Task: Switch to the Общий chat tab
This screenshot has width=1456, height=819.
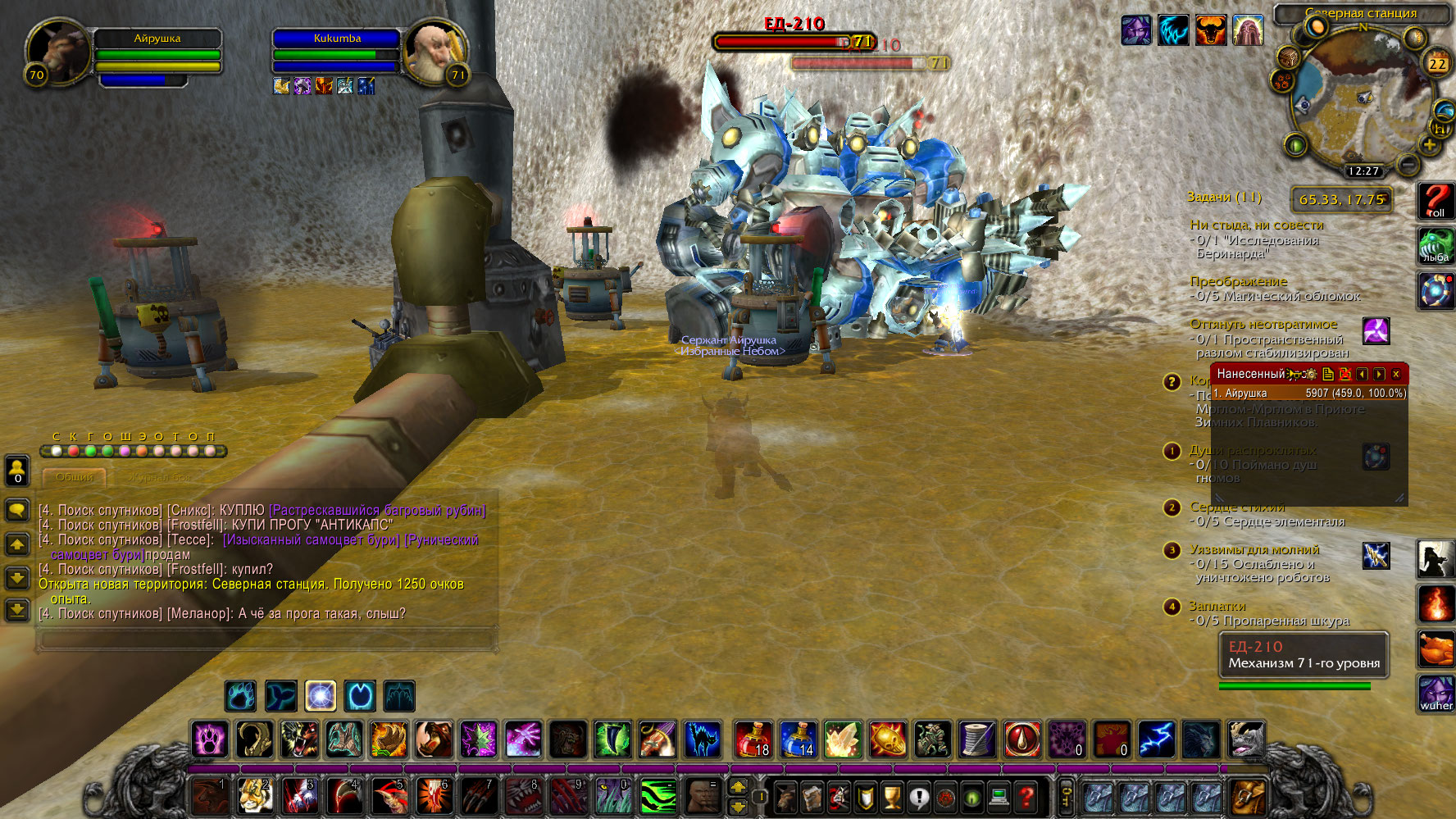Action: [75, 476]
